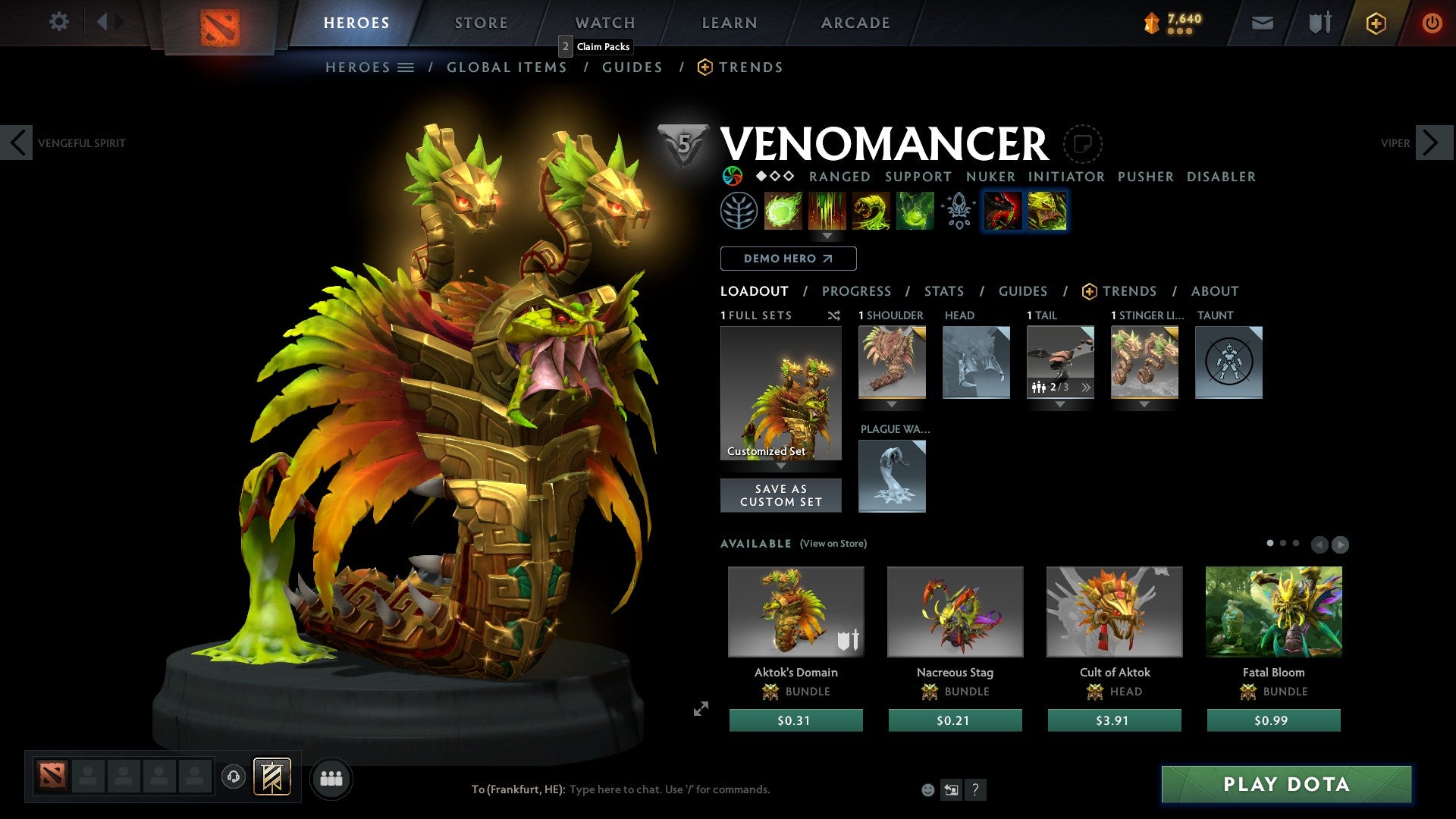The image size is (1456, 819).
Task: Toggle the hero preview expand arrows
Action: click(700, 710)
